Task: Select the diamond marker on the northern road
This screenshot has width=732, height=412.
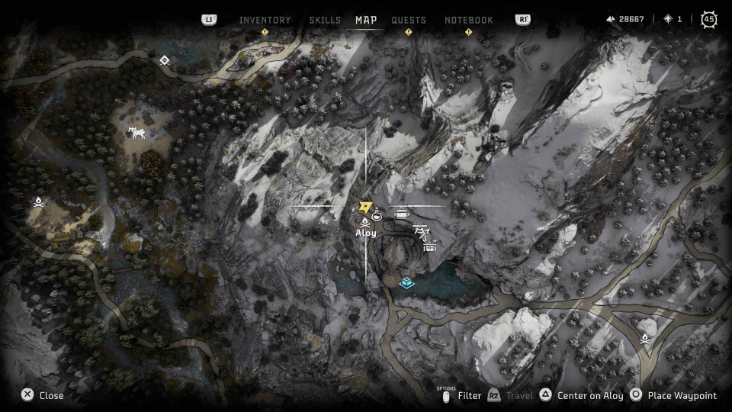Action: point(165,60)
